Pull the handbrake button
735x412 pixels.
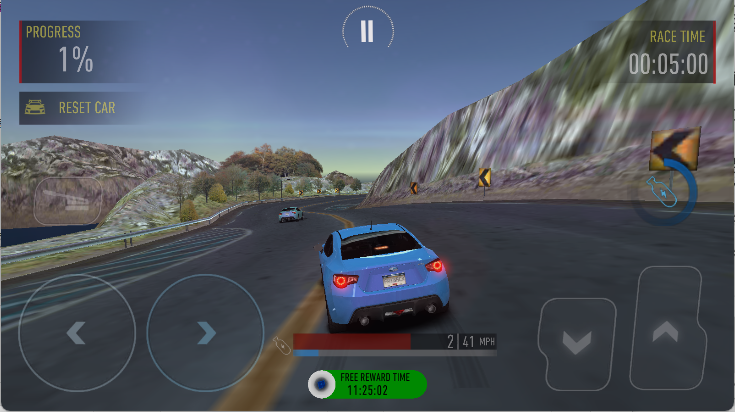(x=68, y=201)
